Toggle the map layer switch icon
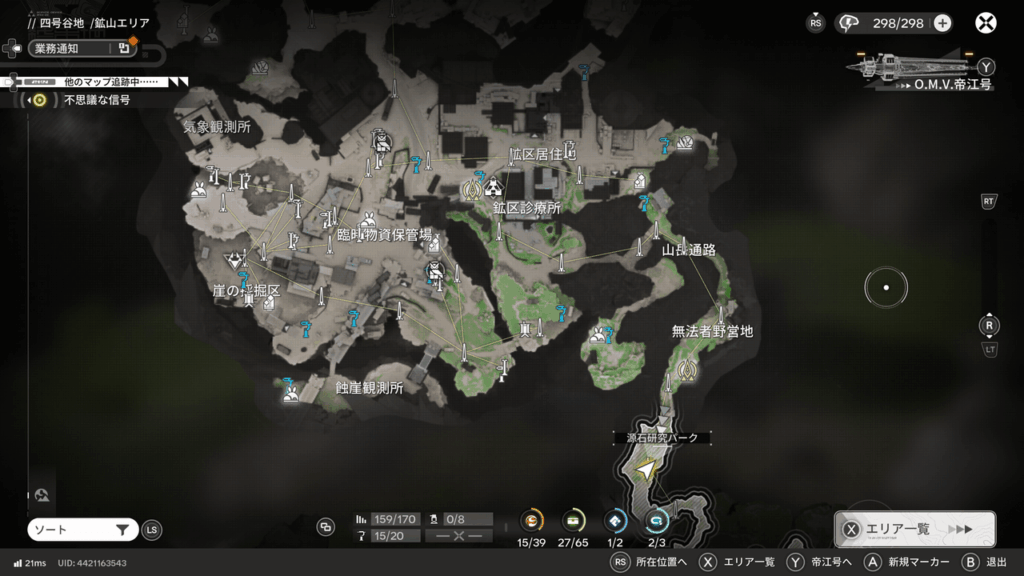 pyautogui.click(x=325, y=527)
